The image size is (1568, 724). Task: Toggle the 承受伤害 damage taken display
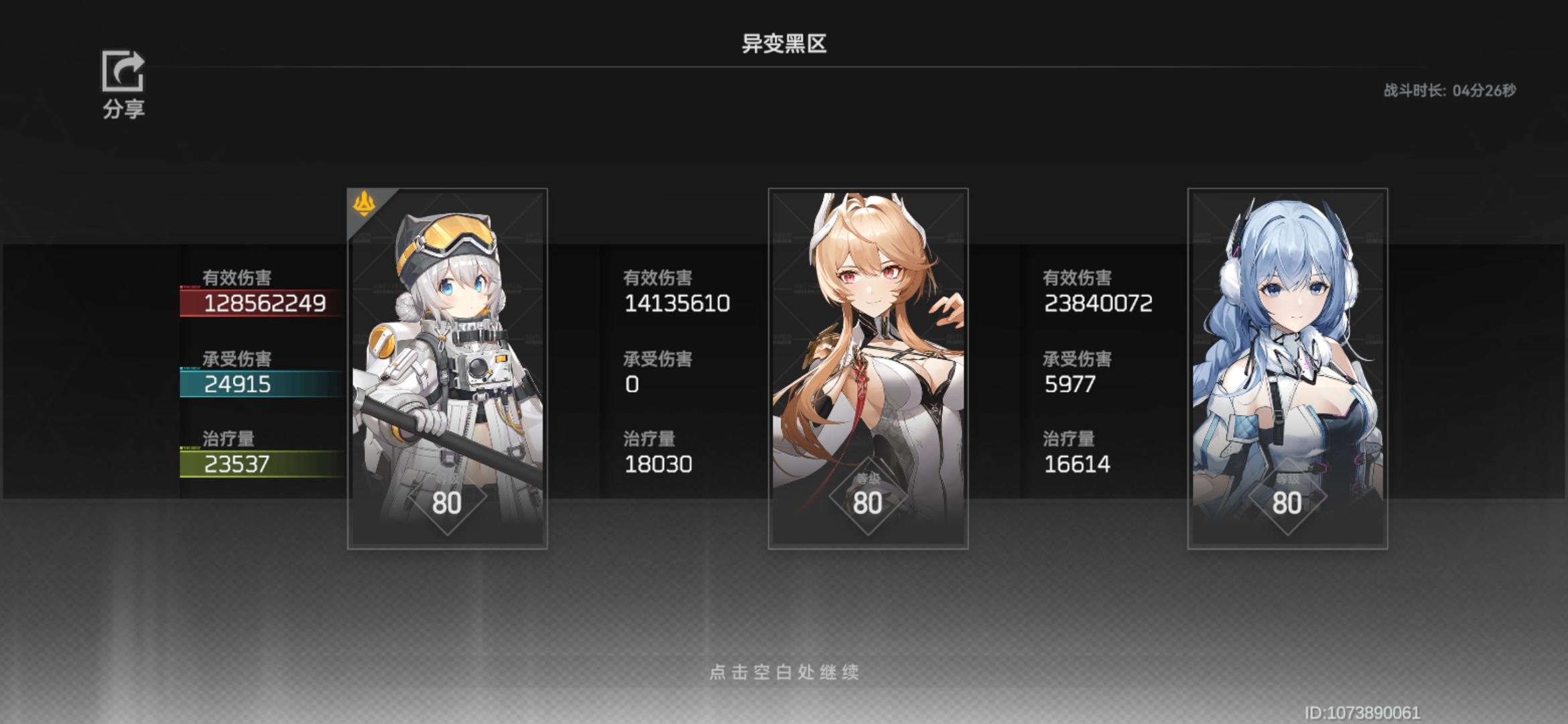tap(237, 359)
